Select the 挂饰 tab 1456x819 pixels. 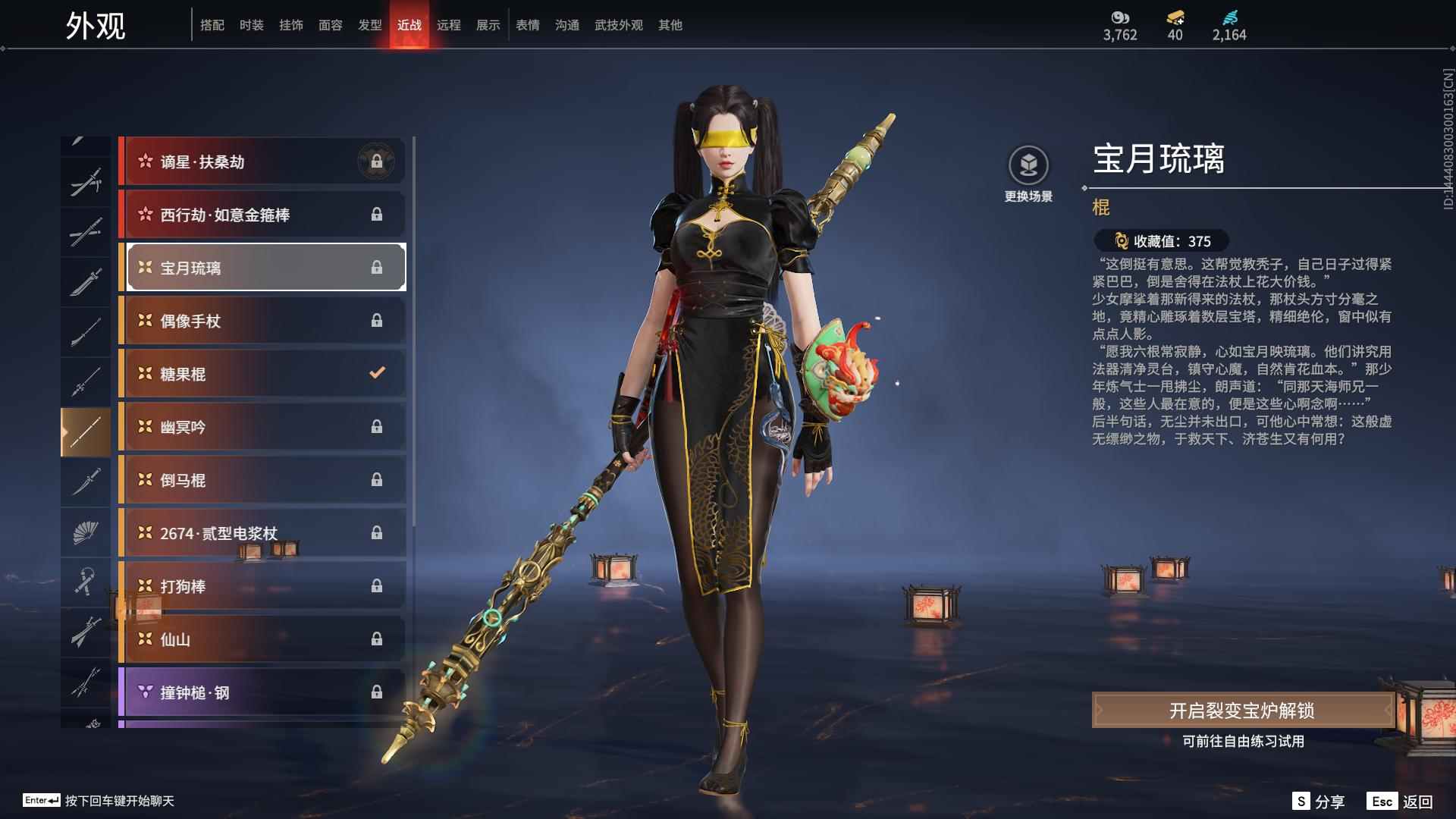click(x=290, y=25)
